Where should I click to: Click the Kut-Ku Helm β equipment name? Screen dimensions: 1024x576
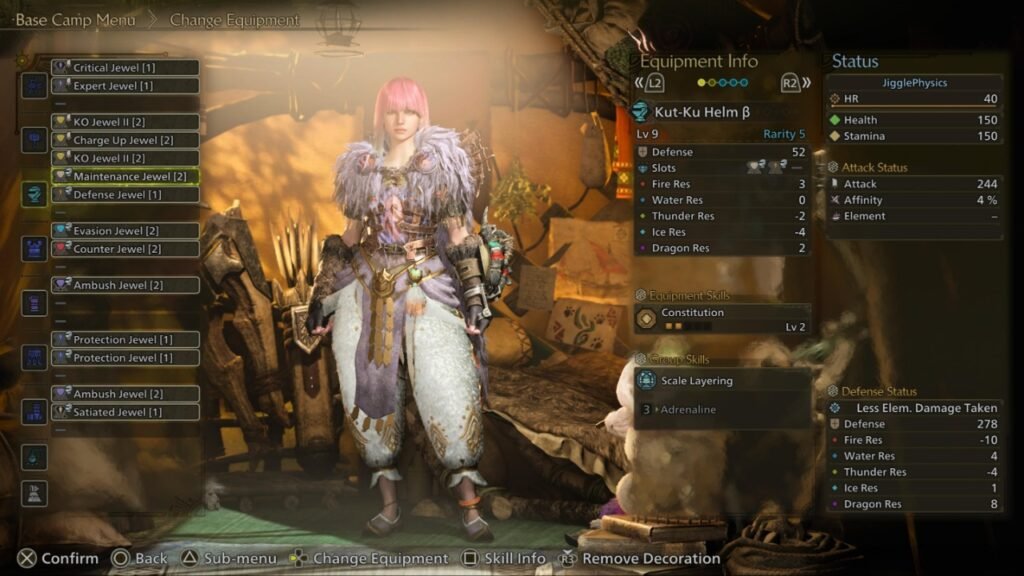click(x=702, y=112)
